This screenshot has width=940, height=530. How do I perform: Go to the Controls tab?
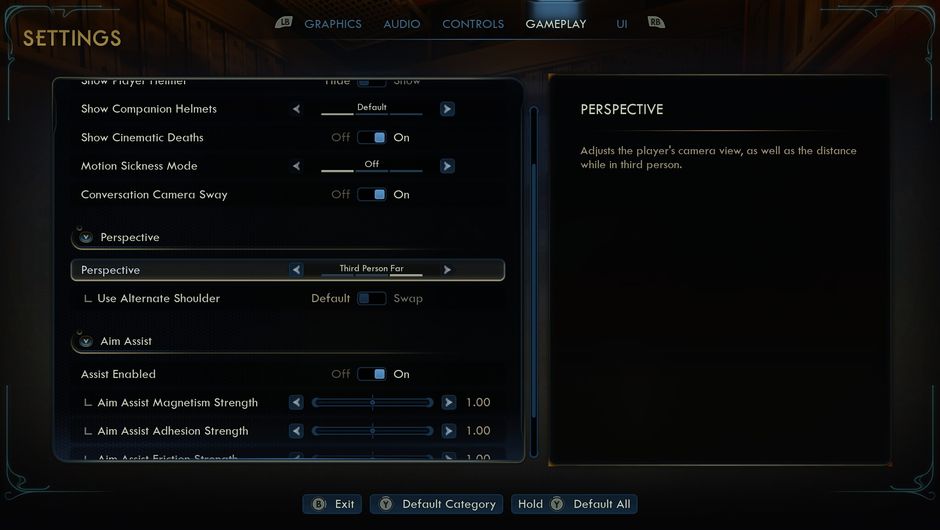pos(473,24)
